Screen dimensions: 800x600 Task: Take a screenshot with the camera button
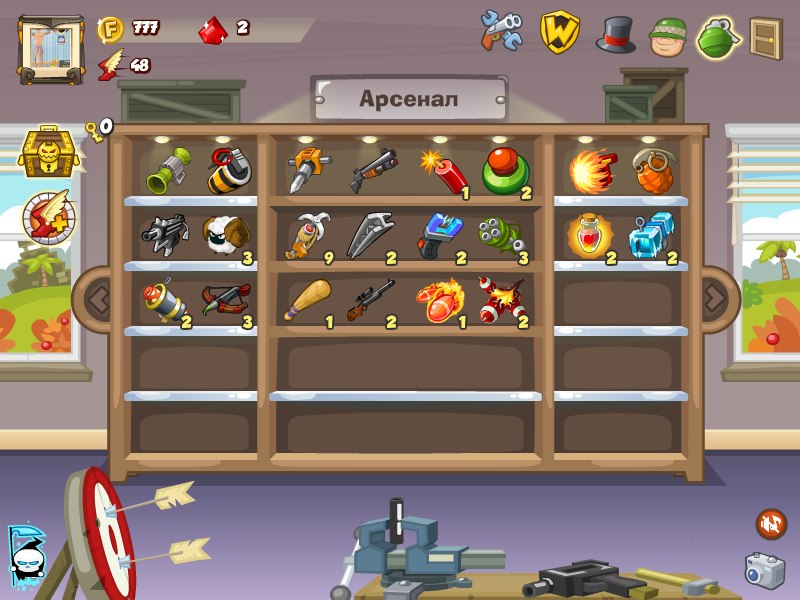pos(764,570)
